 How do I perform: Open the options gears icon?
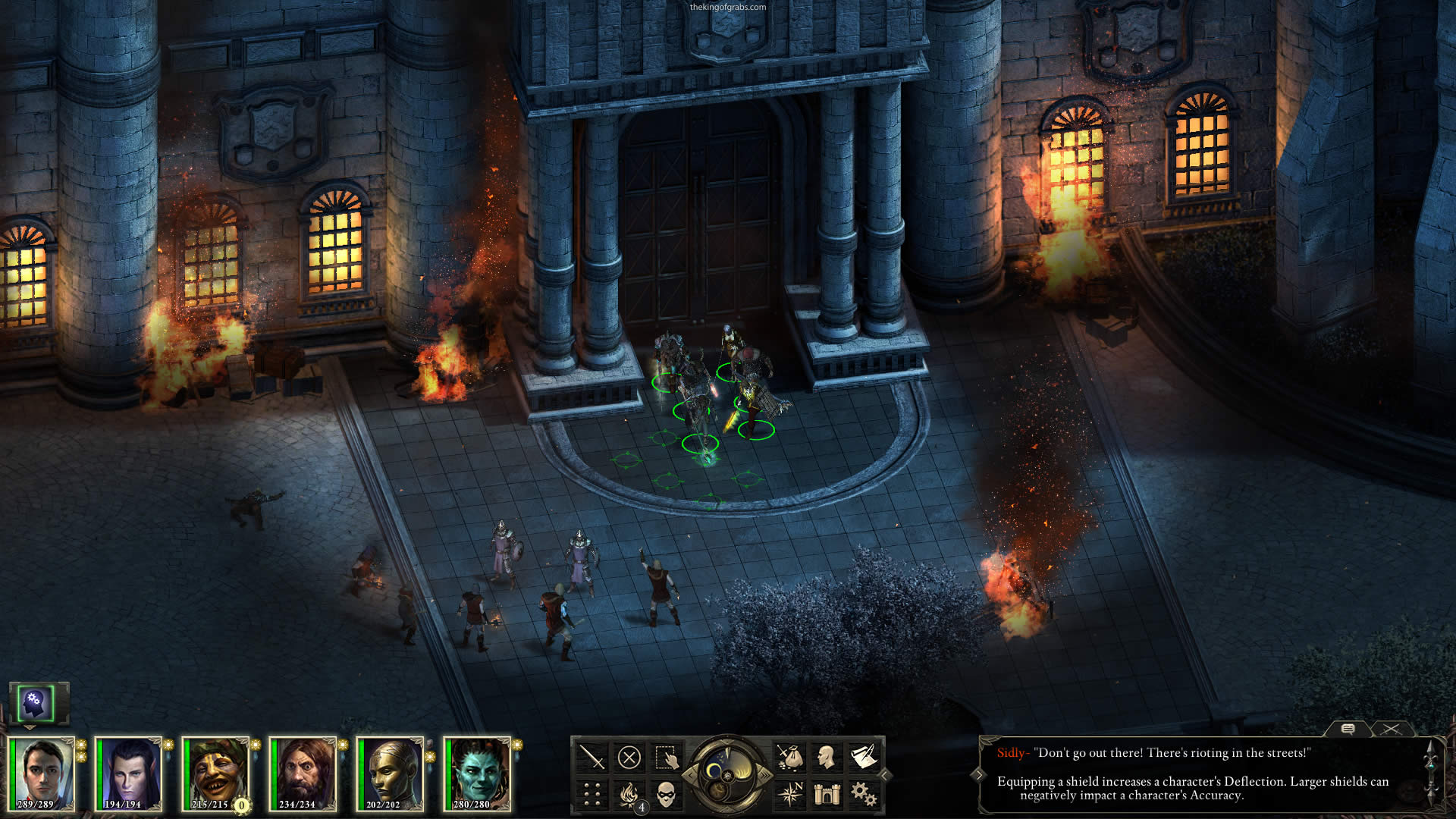pos(864,795)
